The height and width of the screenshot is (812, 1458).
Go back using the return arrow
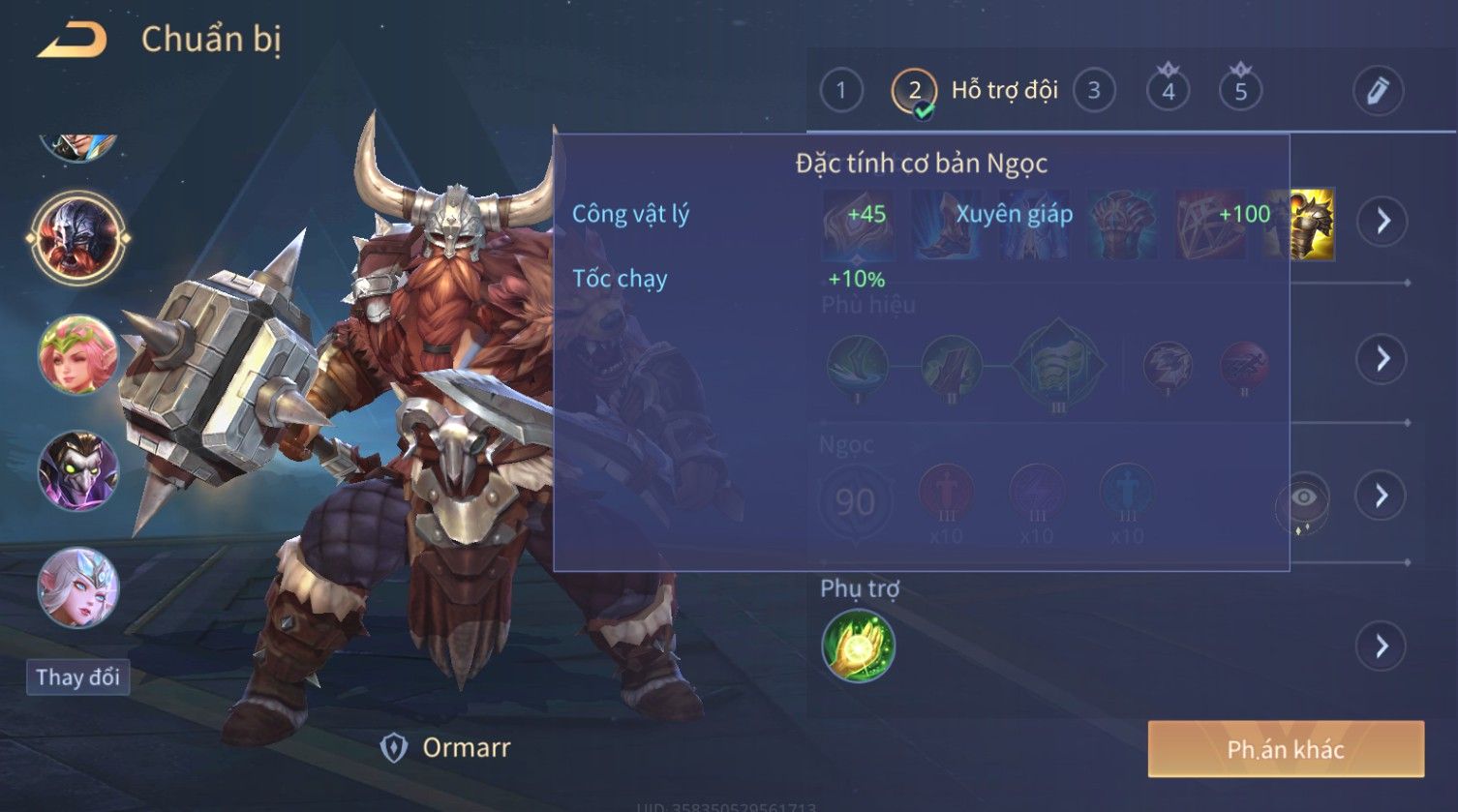[71, 41]
